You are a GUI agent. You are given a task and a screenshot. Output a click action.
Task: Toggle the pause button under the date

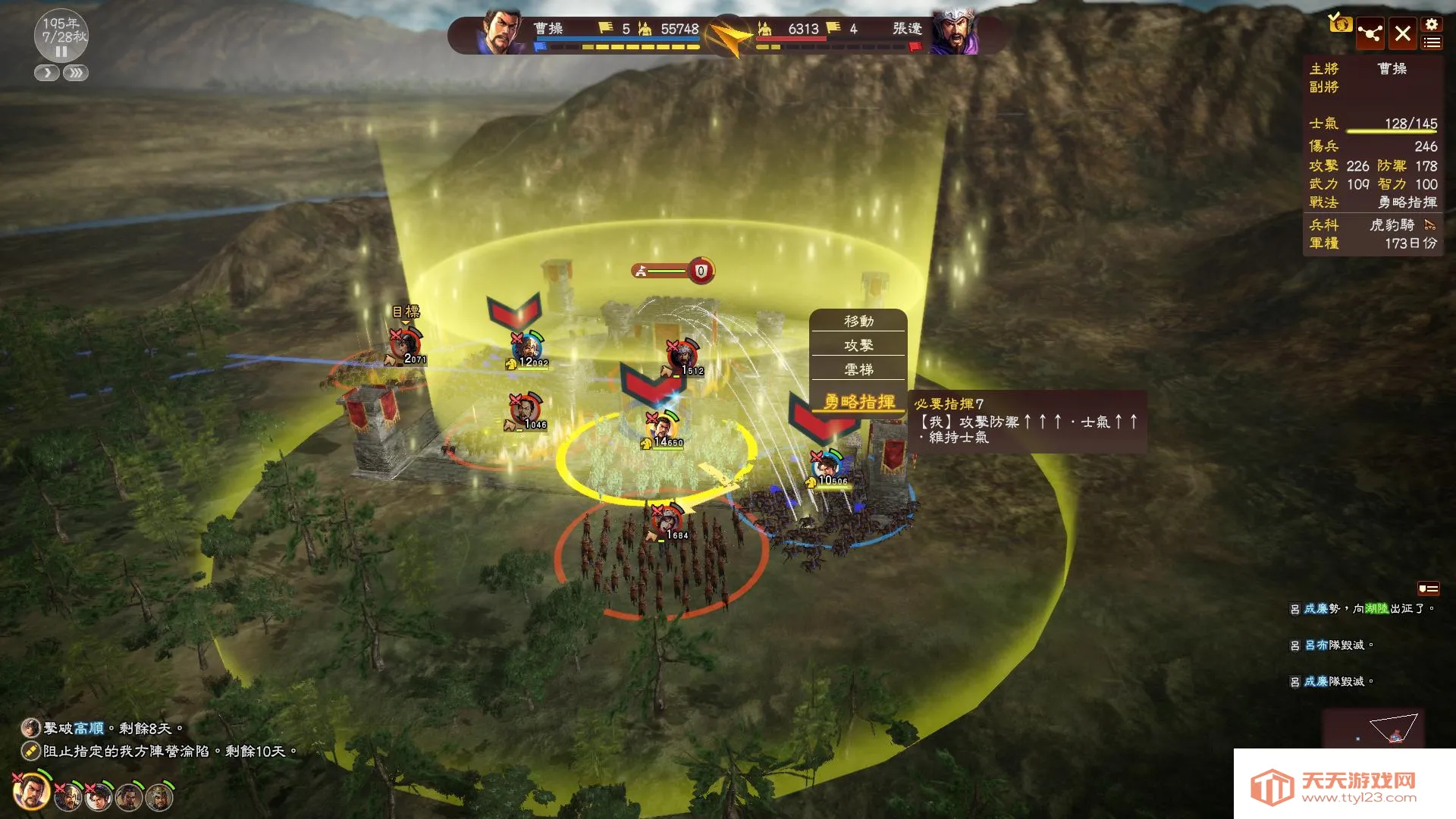pyautogui.click(x=61, y=52)
